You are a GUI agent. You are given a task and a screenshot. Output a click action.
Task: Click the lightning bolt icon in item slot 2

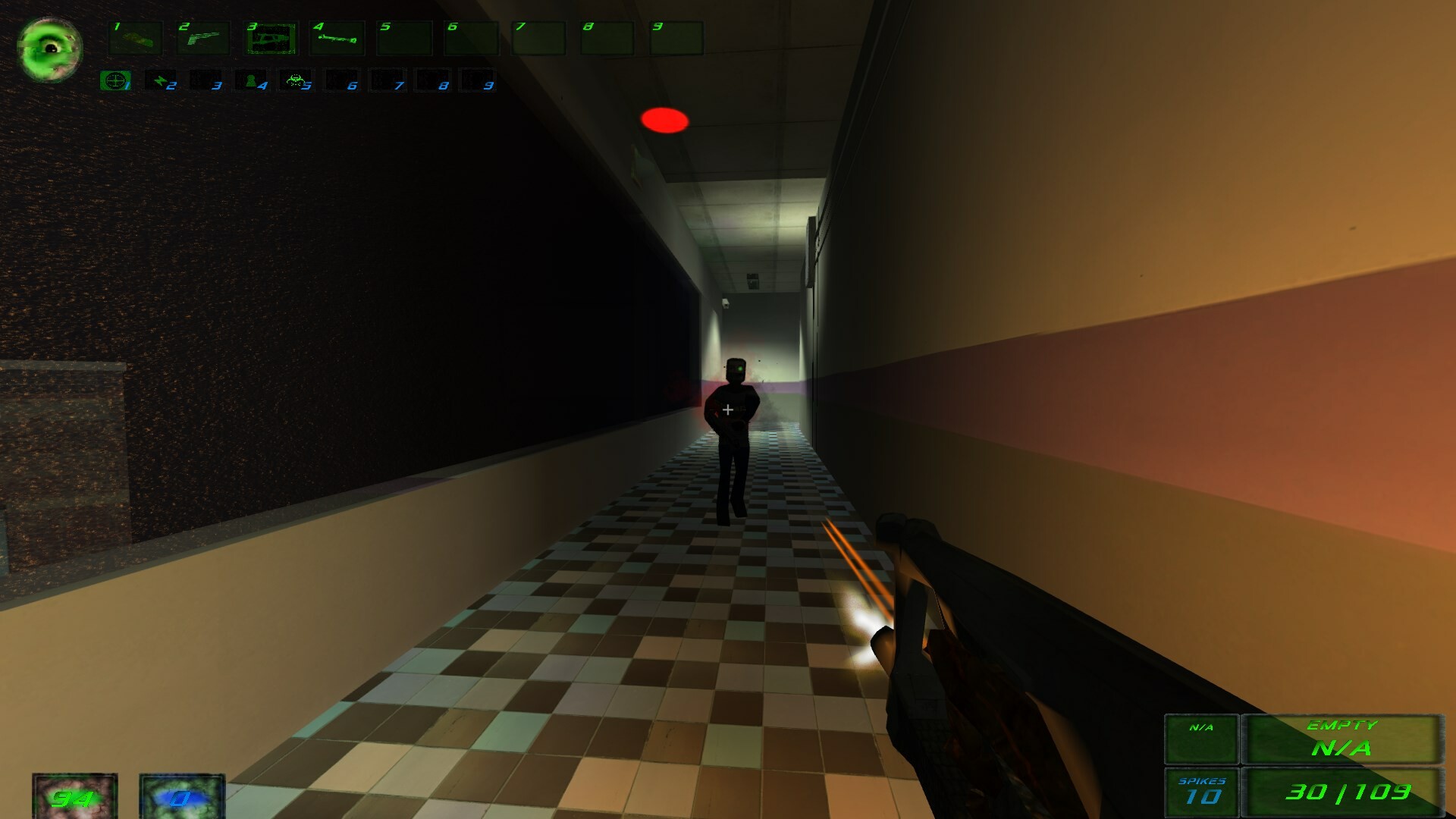(162, 80)
